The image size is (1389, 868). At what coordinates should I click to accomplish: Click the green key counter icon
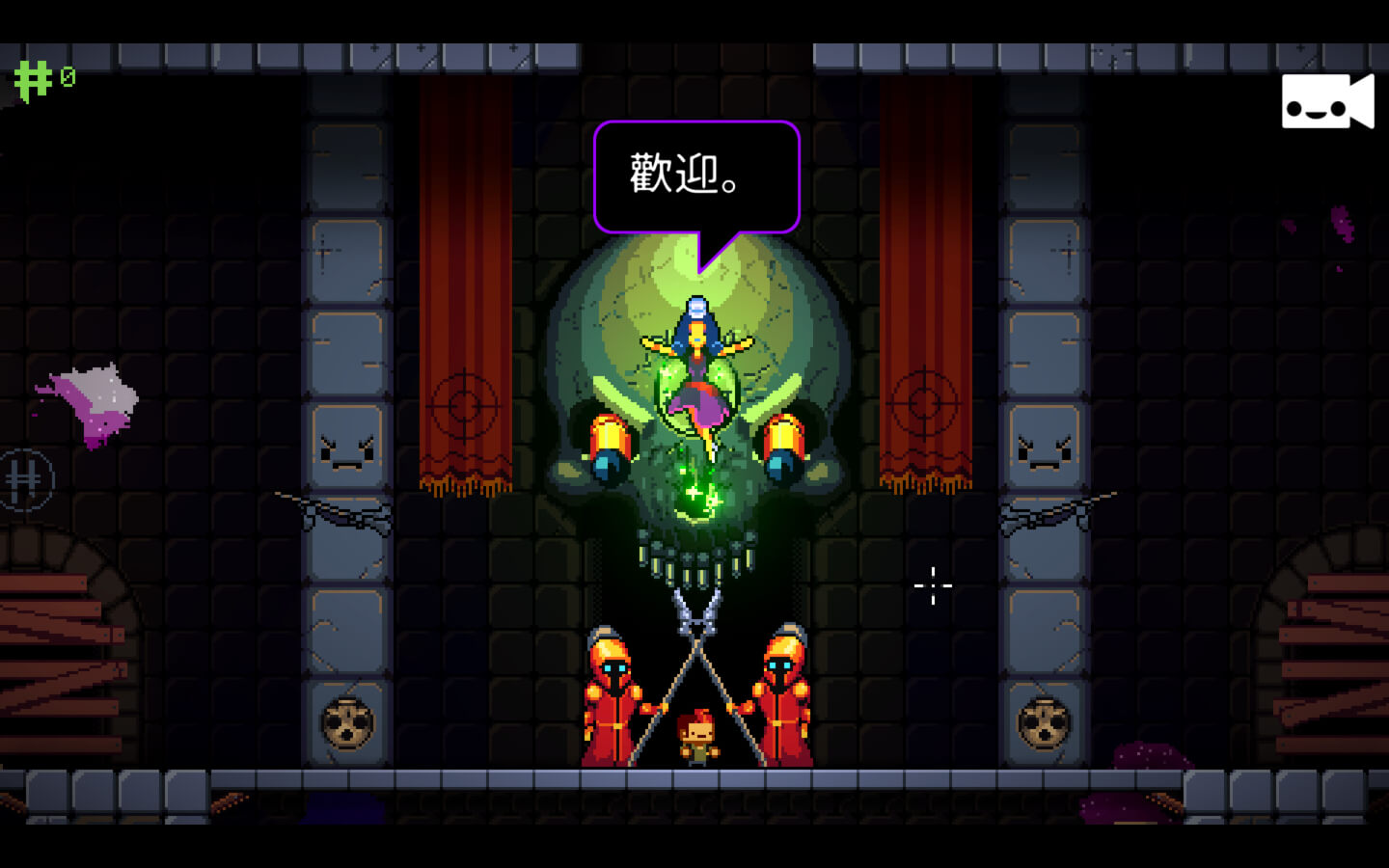click(x=31, y=77)
